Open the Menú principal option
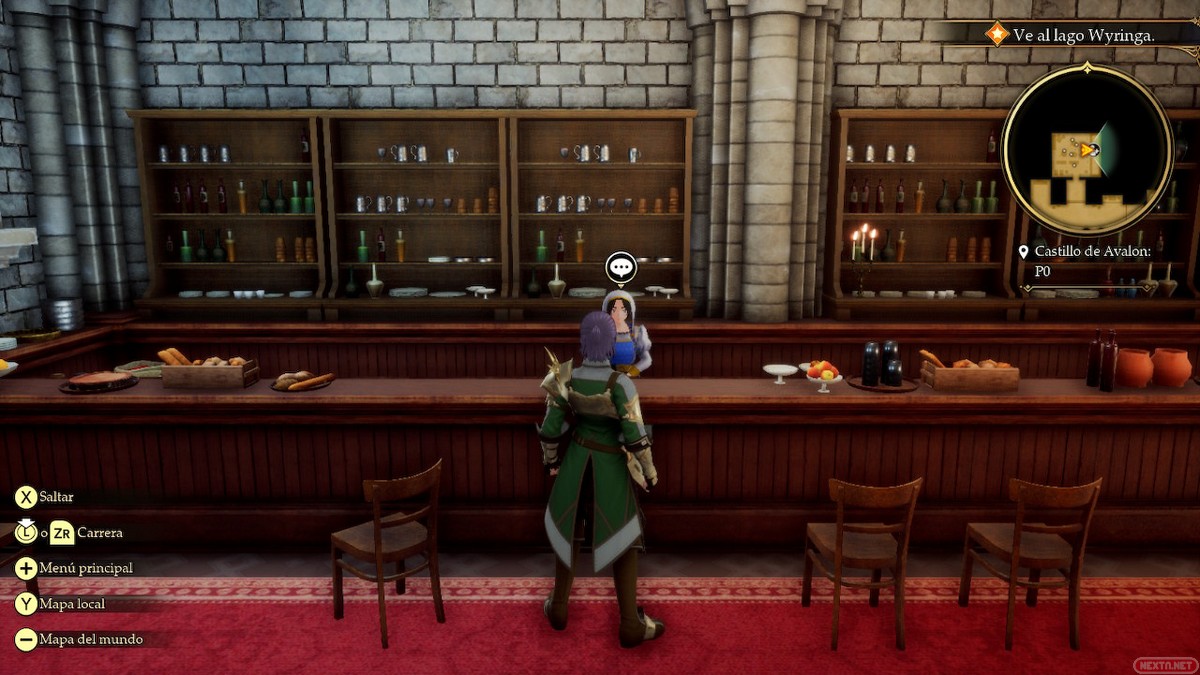This screenshot has height=675, width=1200. 85,568
